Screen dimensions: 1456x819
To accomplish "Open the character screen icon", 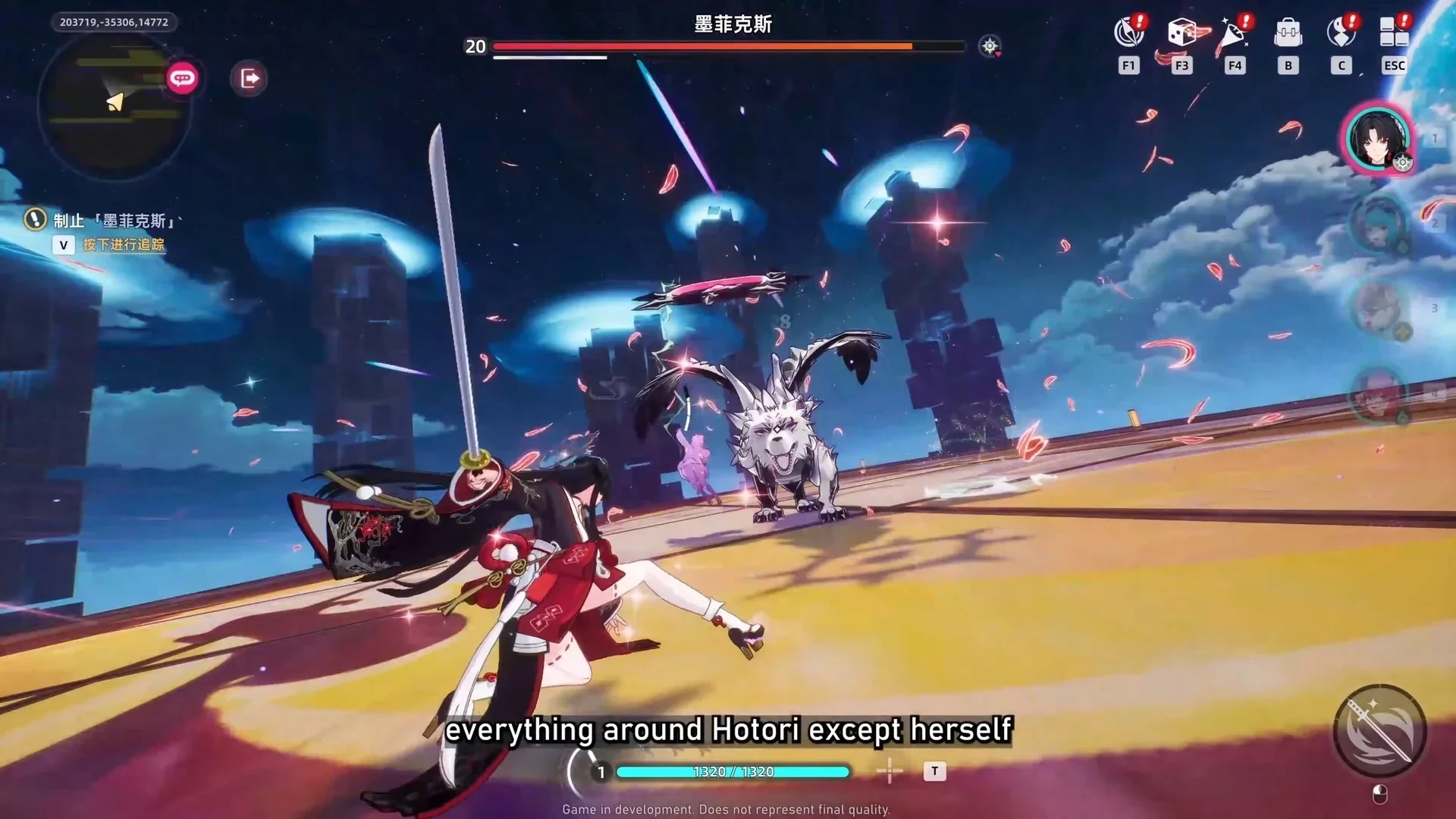I will pos(1341,33).
